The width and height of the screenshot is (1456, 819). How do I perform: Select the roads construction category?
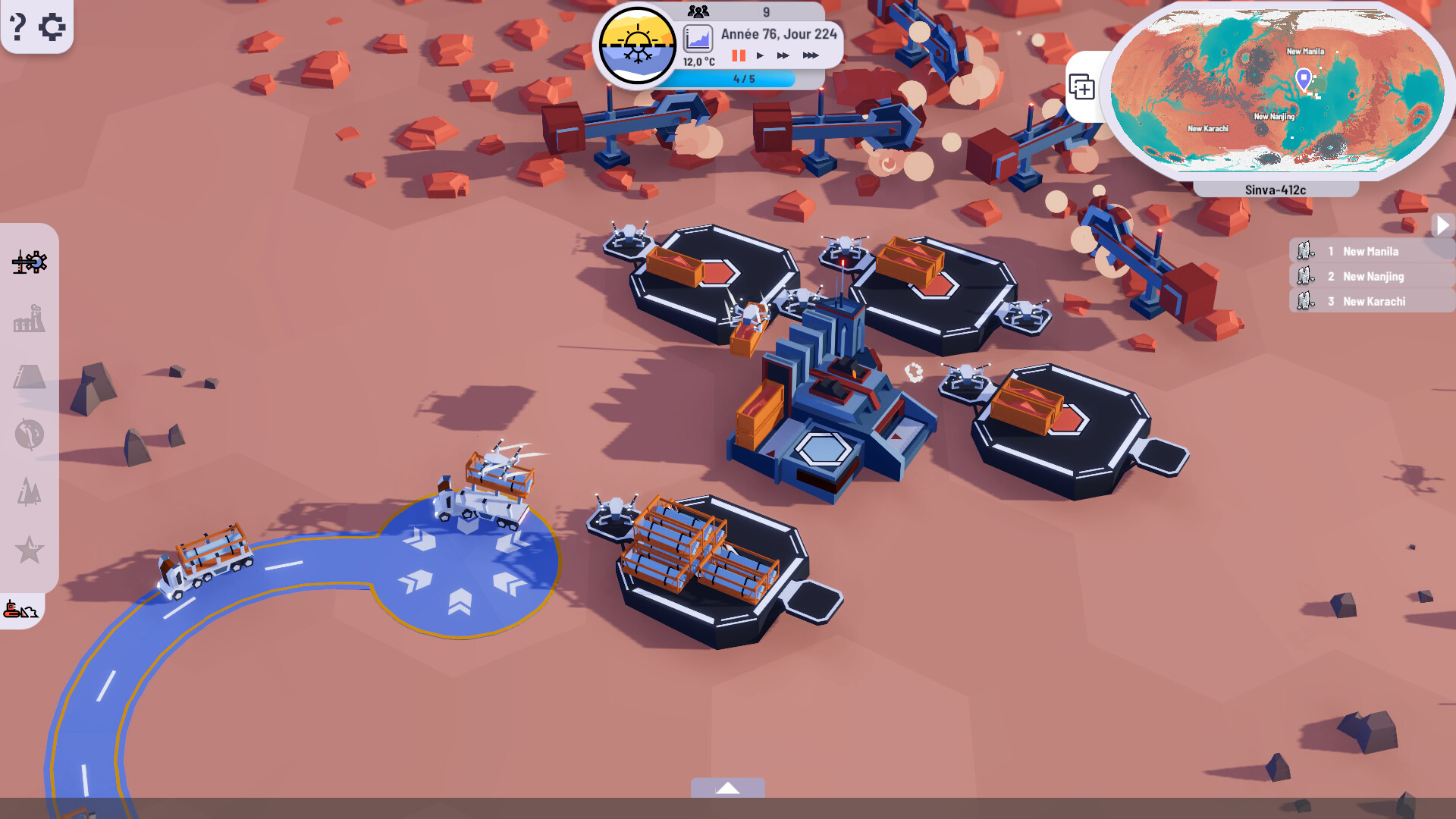29,378
